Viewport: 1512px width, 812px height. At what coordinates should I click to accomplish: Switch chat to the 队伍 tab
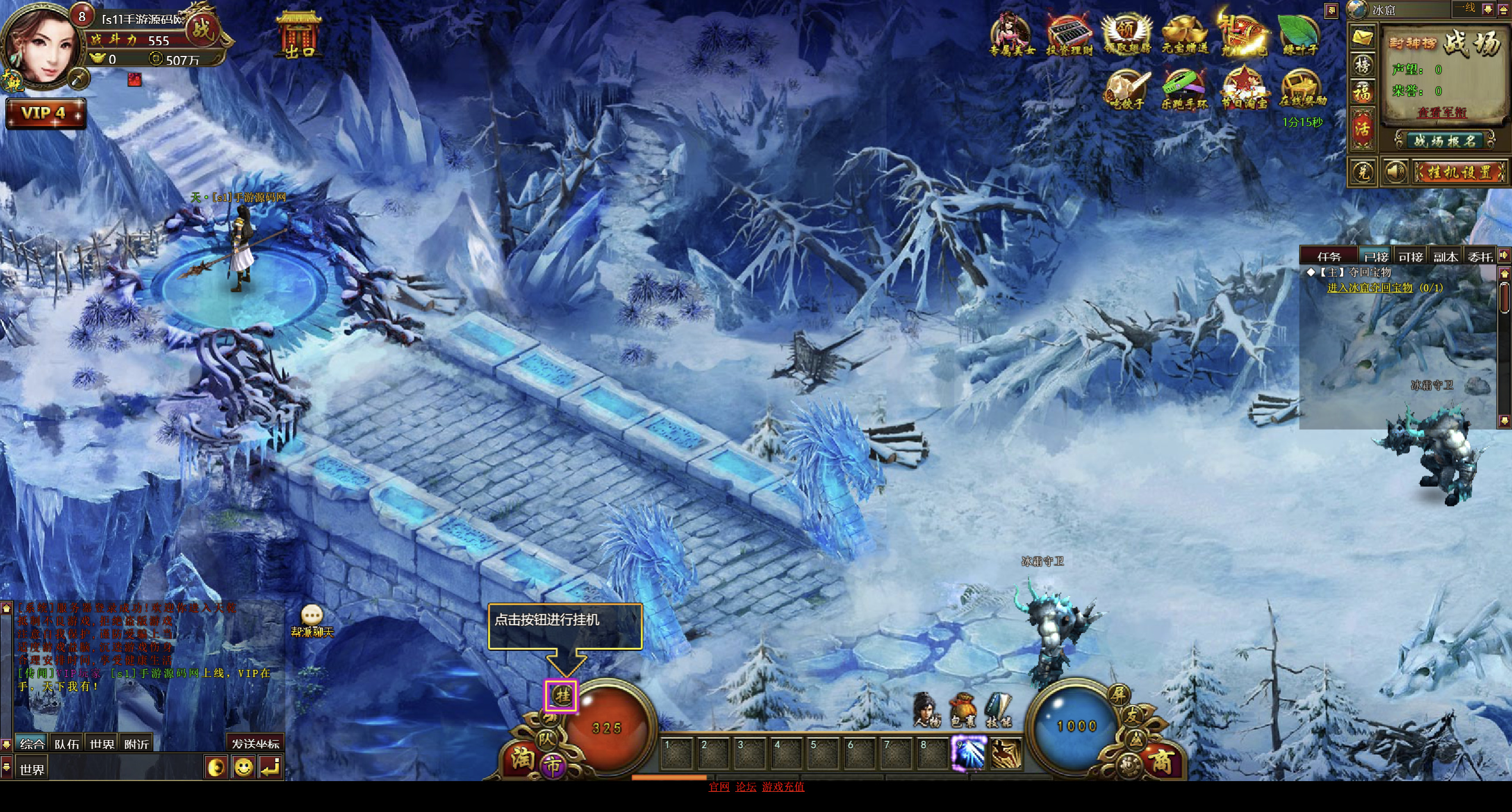[67, 744]
